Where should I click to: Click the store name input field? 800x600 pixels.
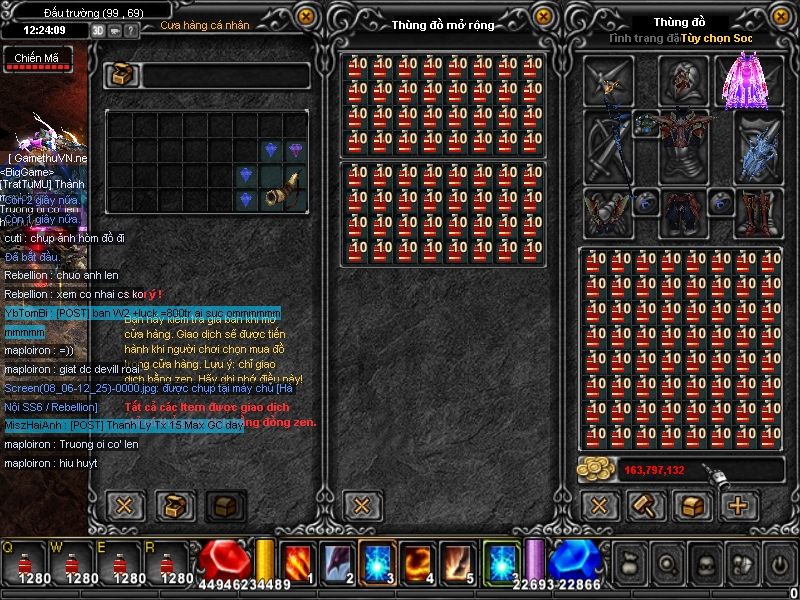point(225,76)
